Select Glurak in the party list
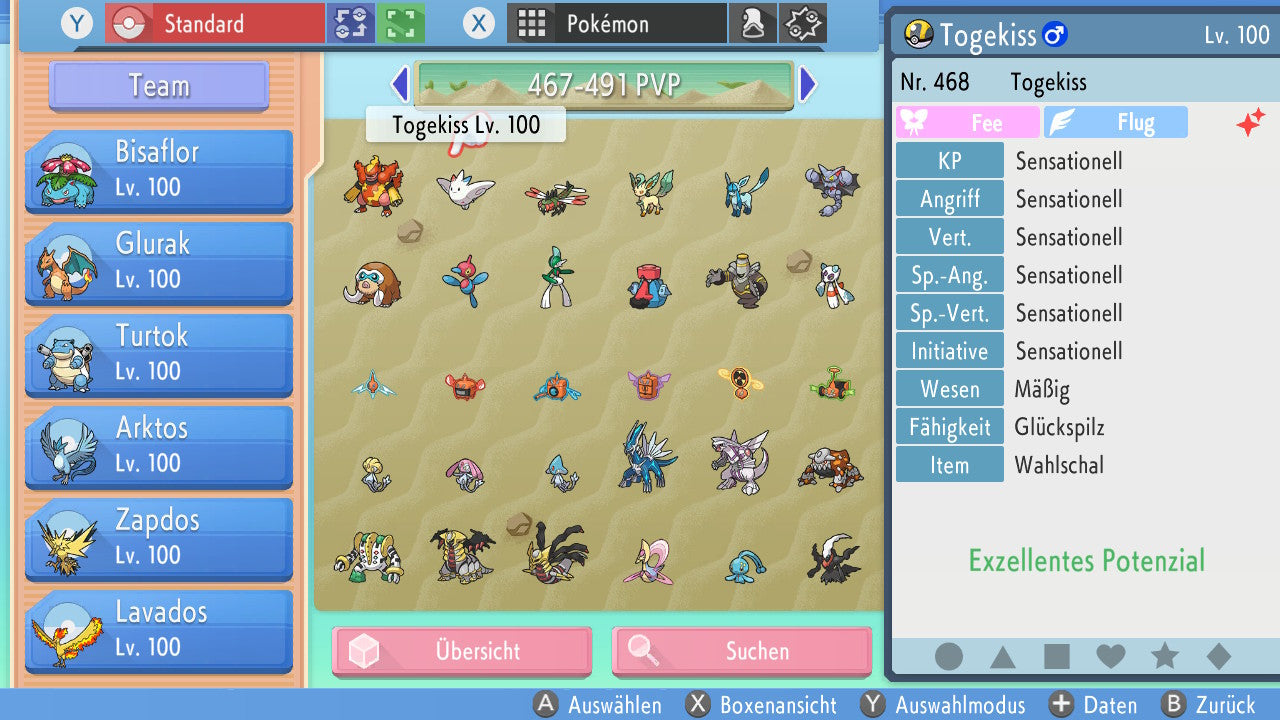1280x720 pixels. coord(158,263)
